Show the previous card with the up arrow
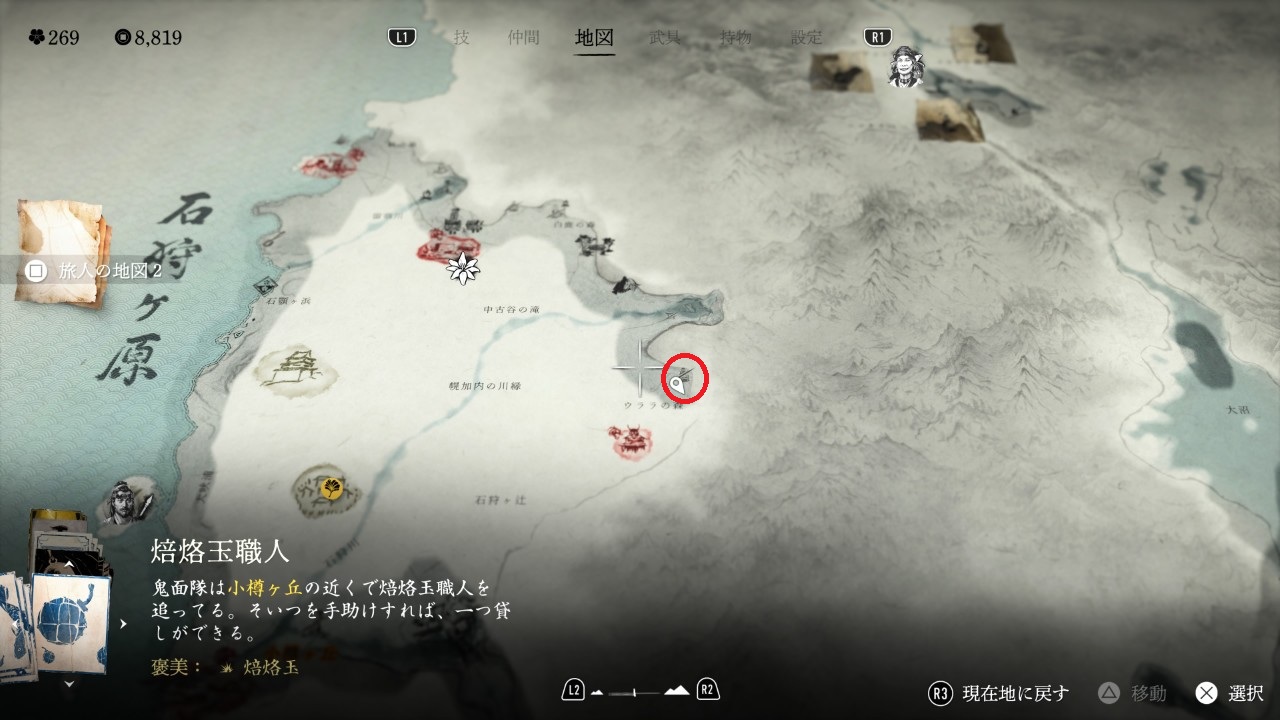This screenshot has height=720, width=1280. pyautogui.click(x=69, y=564)
